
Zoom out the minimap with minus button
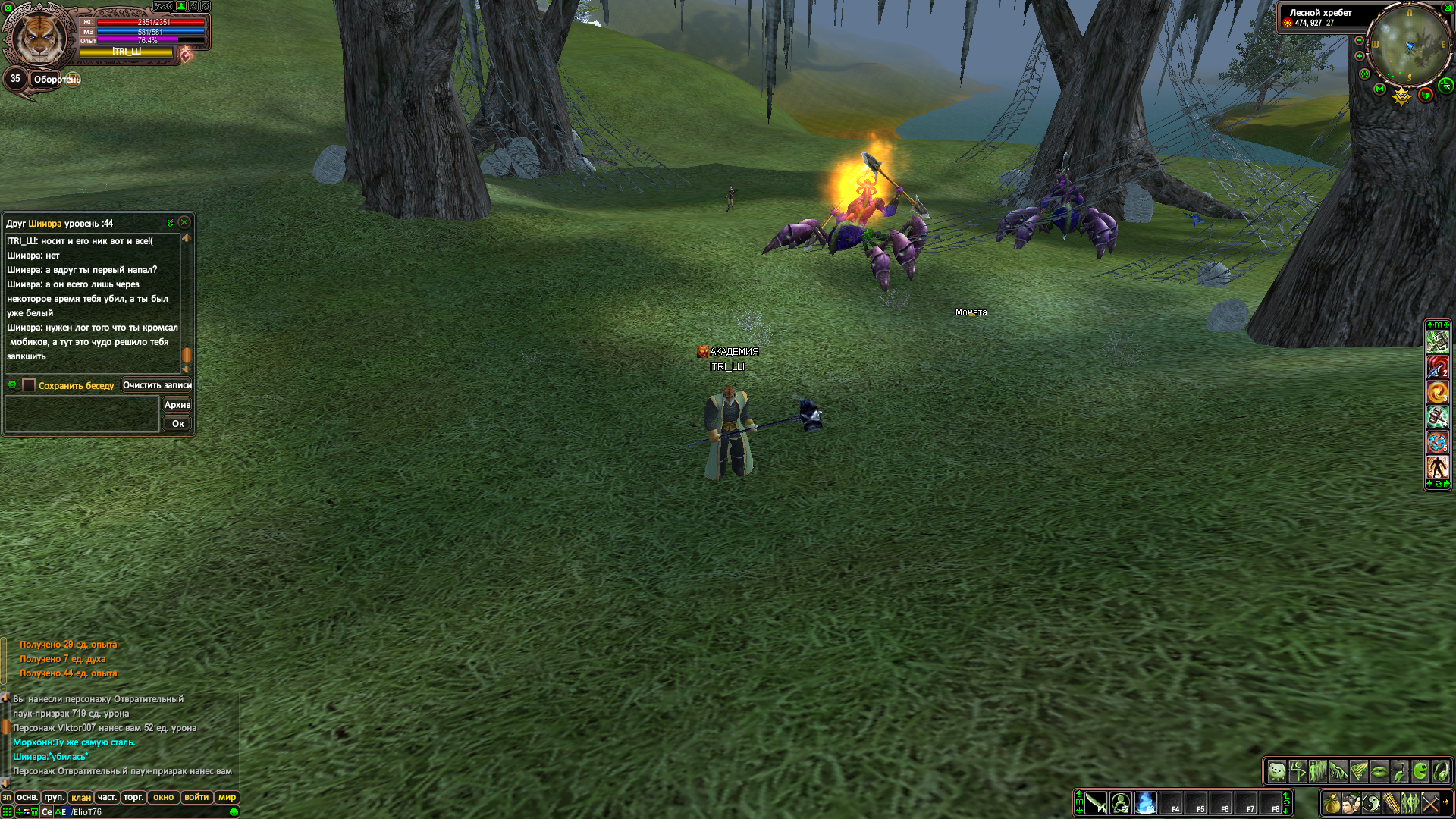[x=1360, y=40]
